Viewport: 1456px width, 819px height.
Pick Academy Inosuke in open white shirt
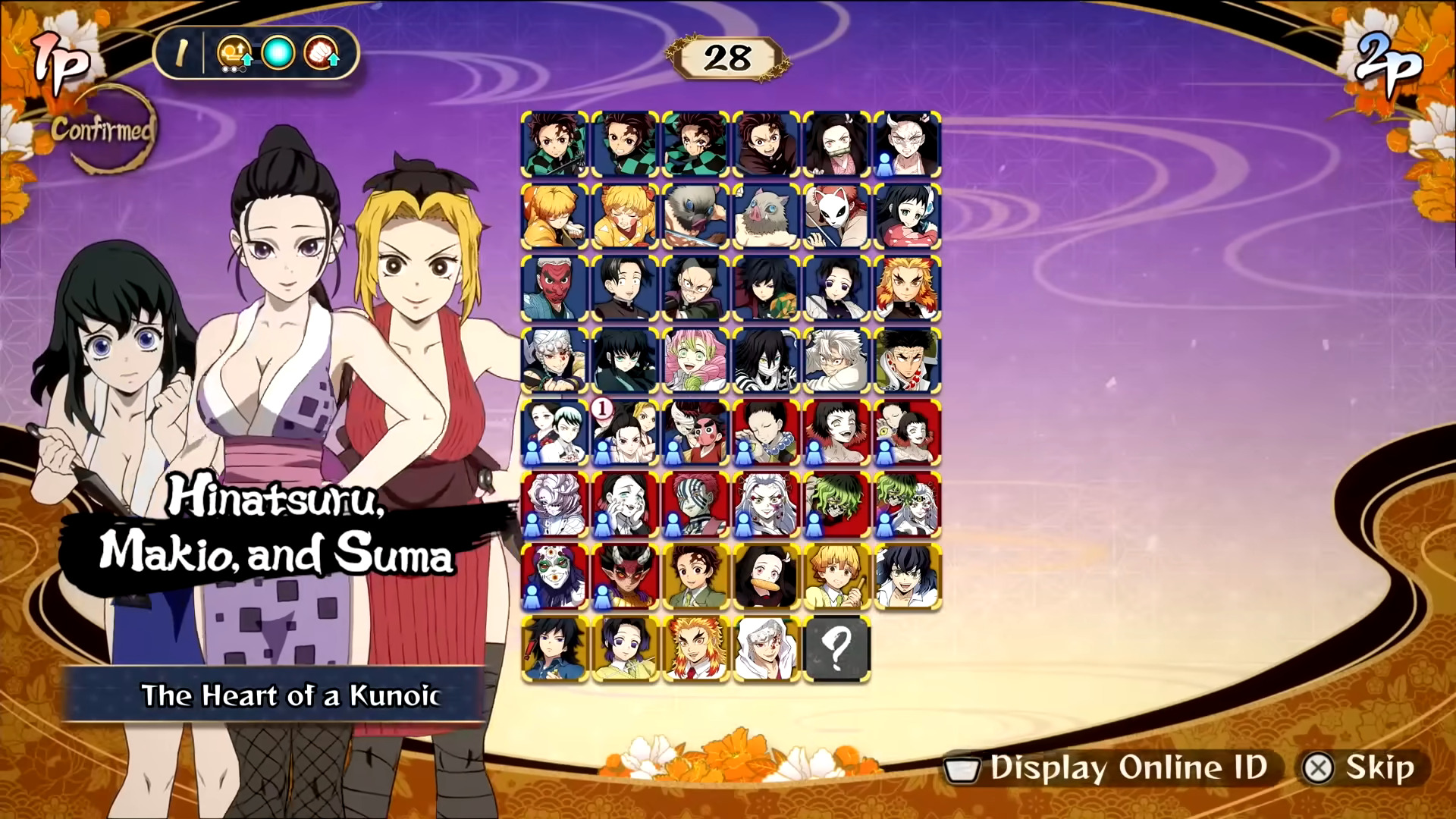907,576
